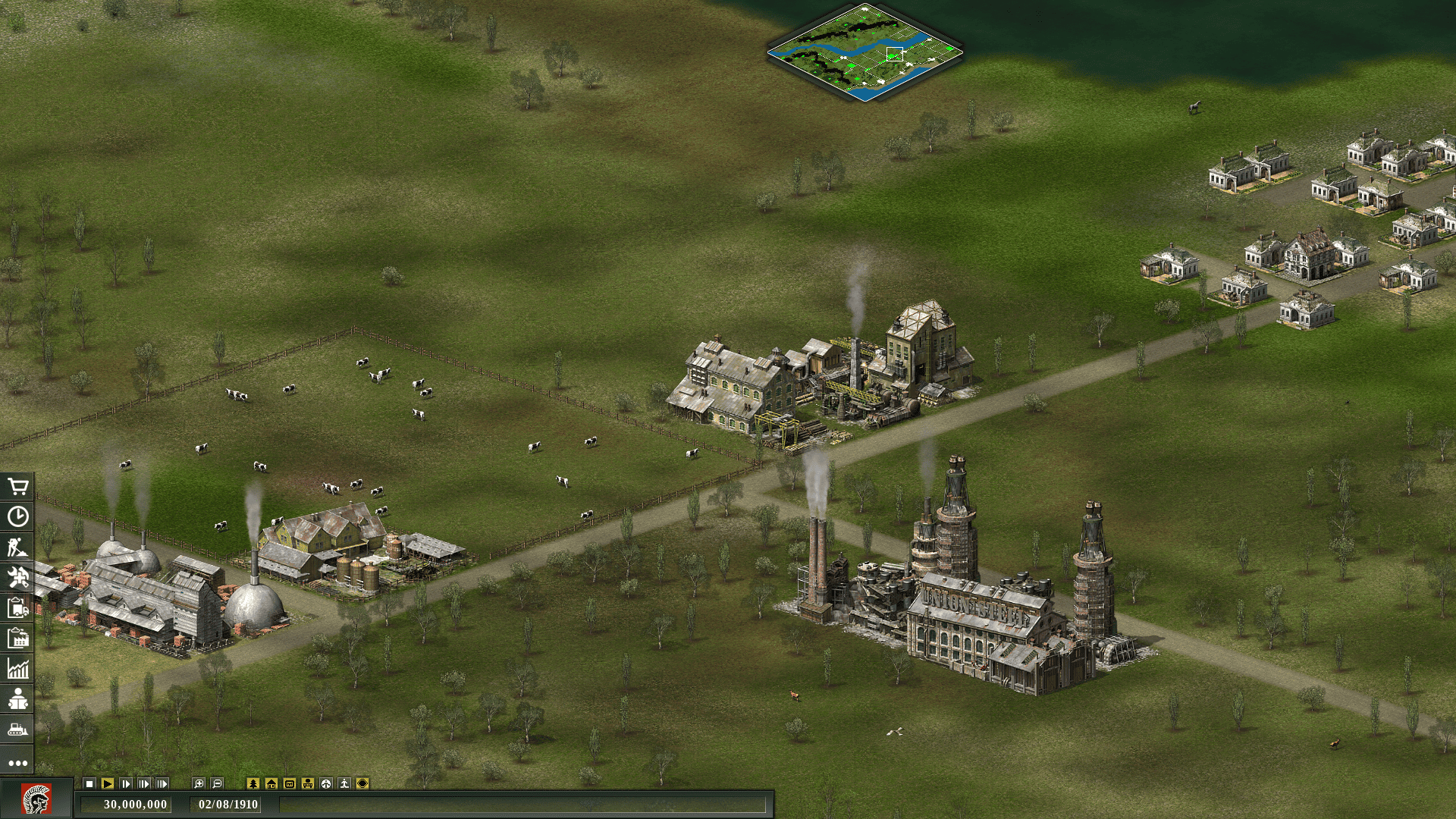
Task: Open the truck clipboard report
Action: click(x=17, y=607)
